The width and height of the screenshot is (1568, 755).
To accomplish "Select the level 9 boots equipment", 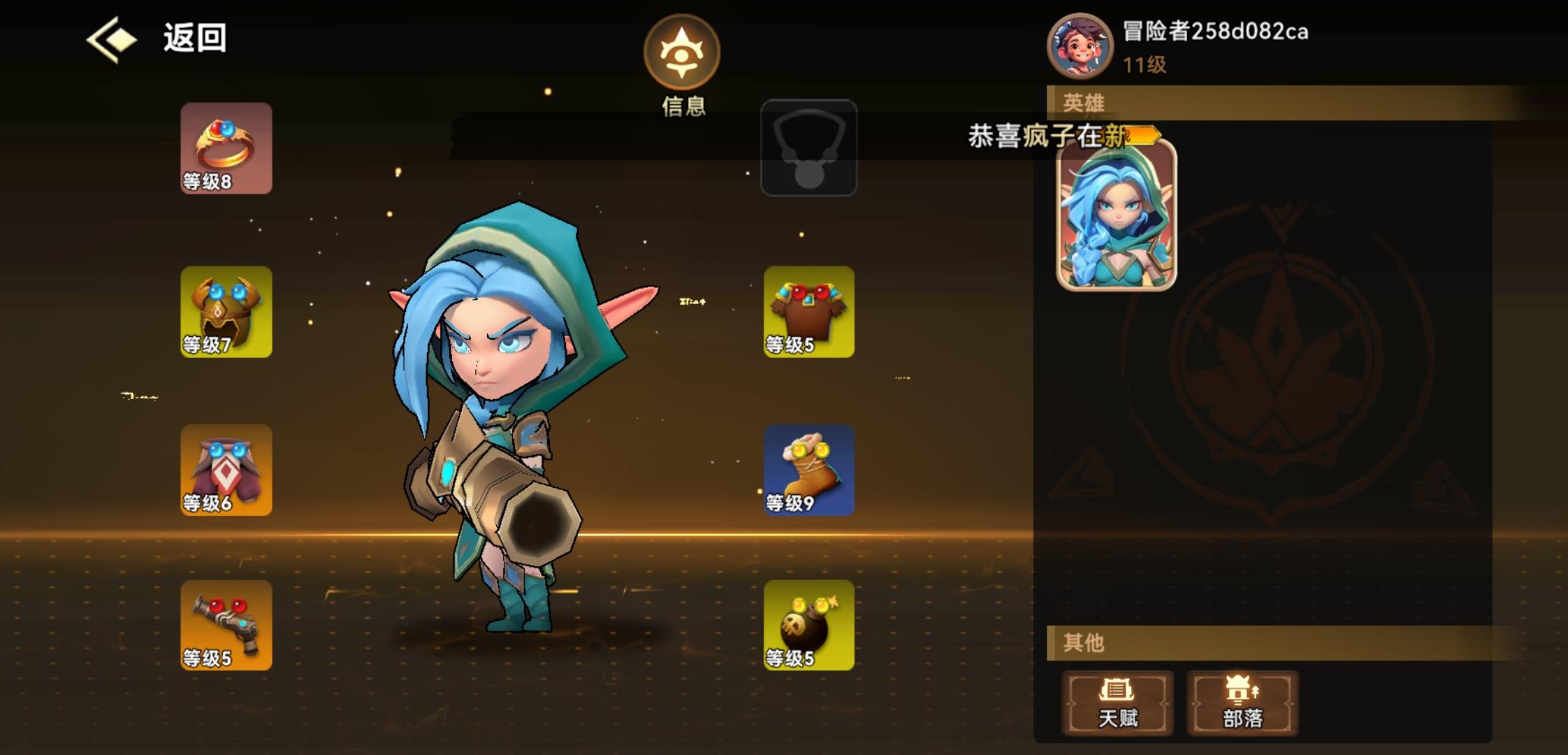I will pos(808,470).
